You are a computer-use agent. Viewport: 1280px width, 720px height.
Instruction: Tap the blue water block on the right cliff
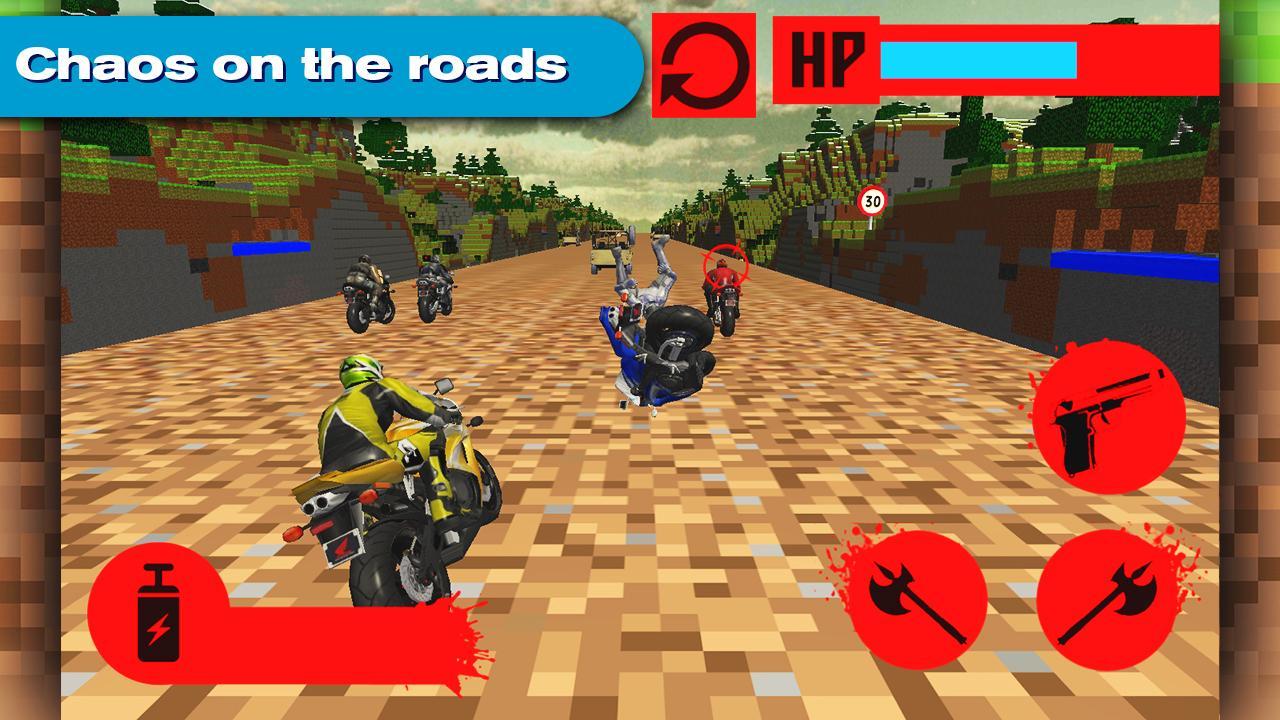pos(1135,263)
